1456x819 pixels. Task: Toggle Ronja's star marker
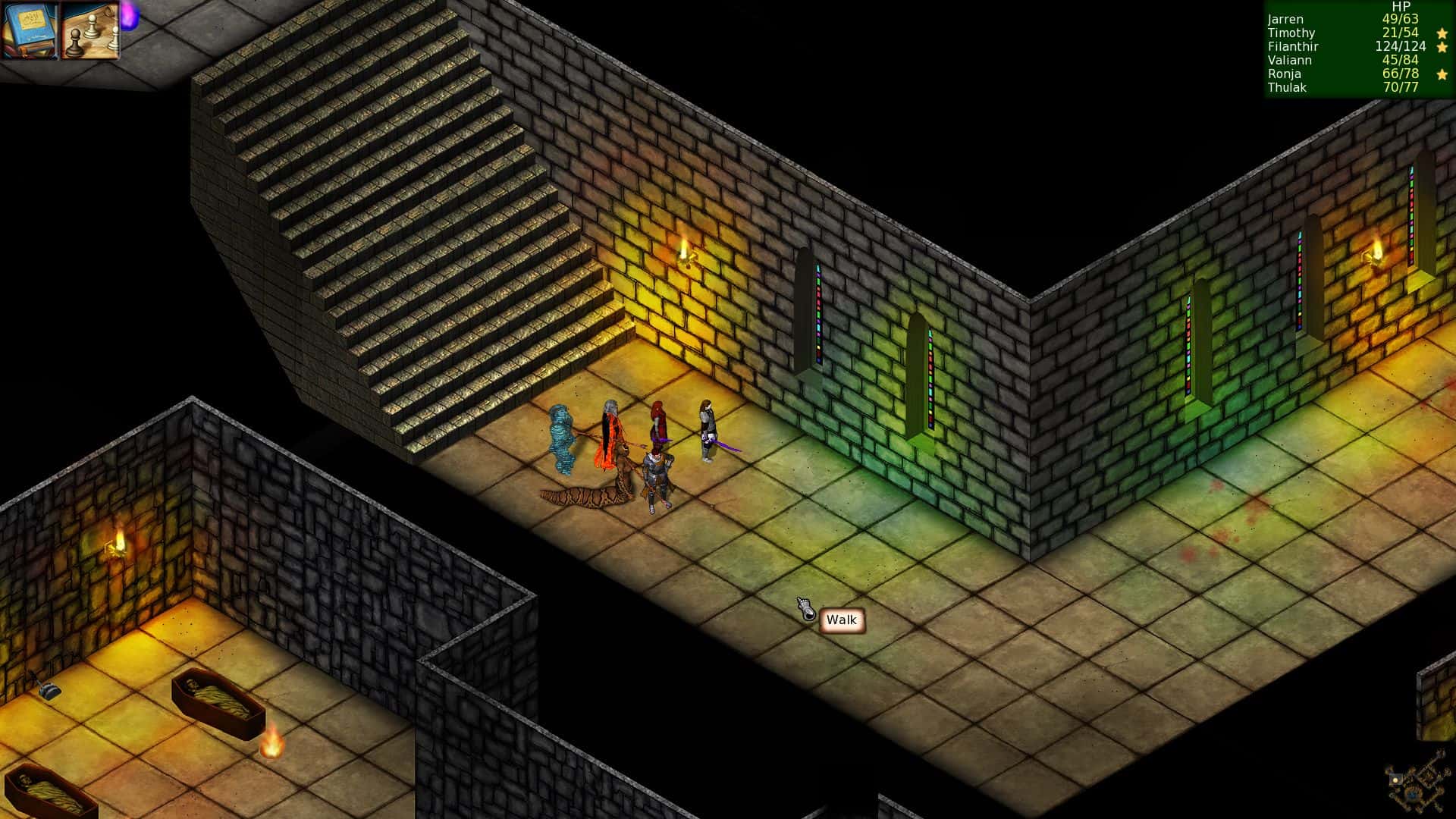[1442, 74]
